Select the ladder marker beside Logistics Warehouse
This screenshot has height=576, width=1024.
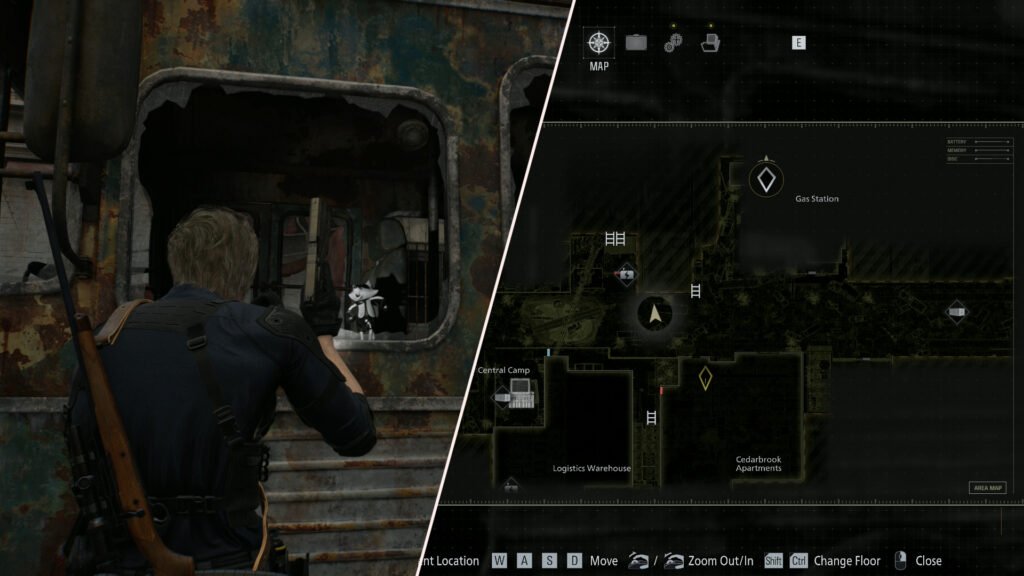tap(652, 417)
